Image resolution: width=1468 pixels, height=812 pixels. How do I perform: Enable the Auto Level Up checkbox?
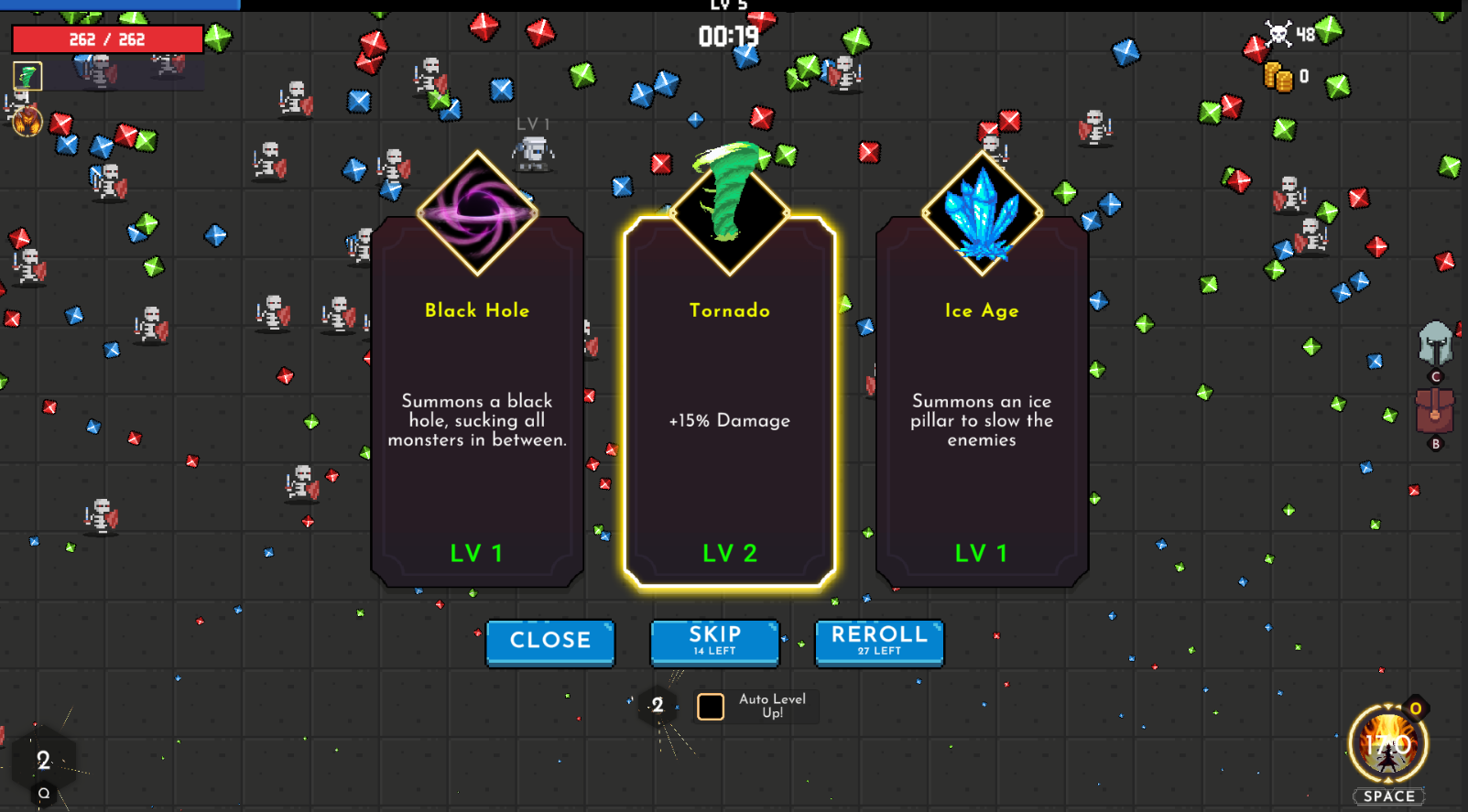tap(710, 705)
